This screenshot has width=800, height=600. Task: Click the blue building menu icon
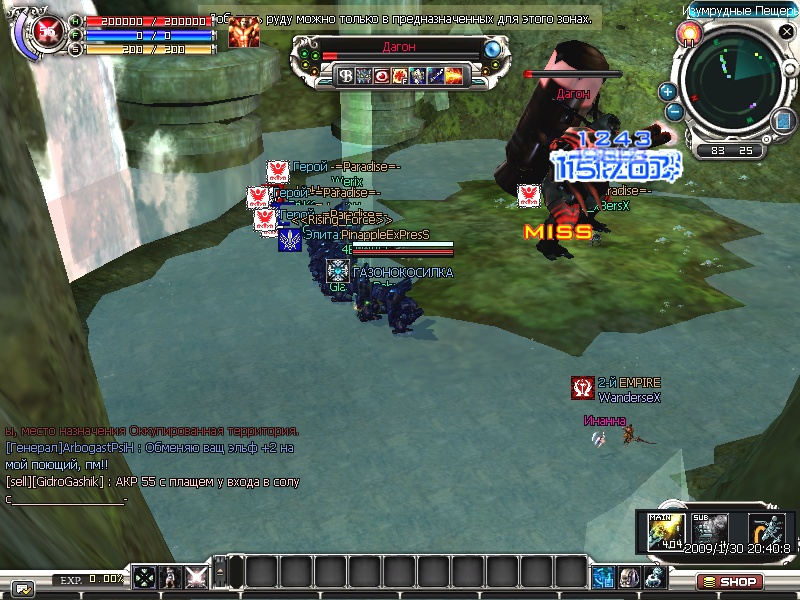point(602,577)
